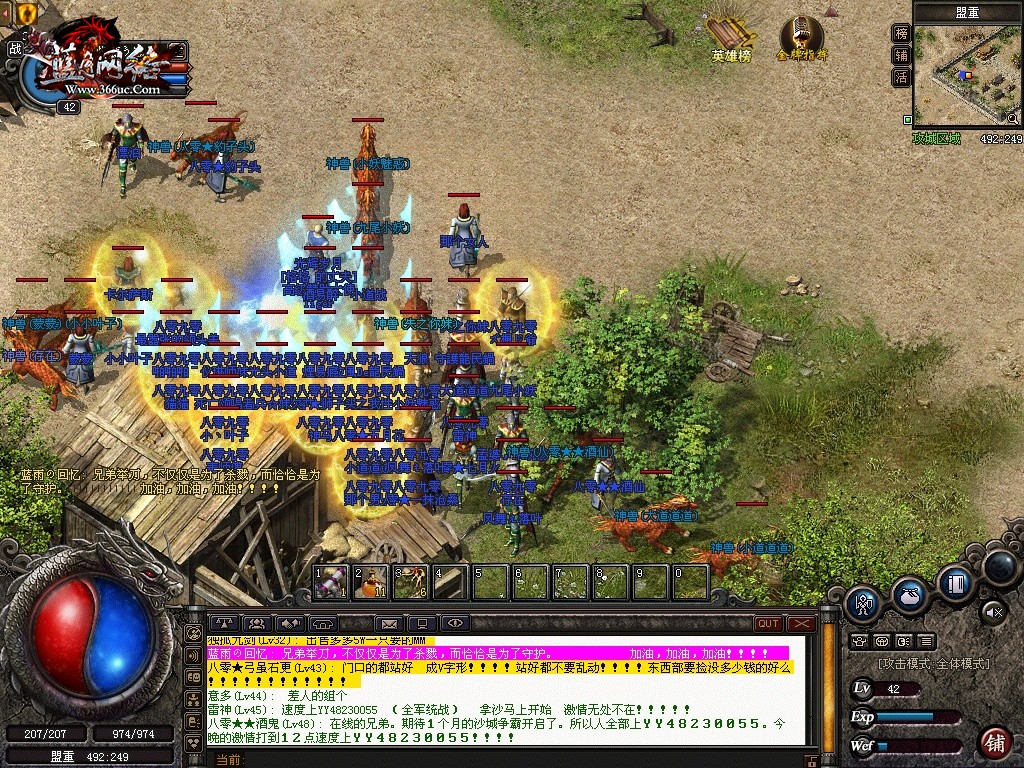The width and height of the screenshot is (1024, 768).
Task: Open the minimap view
Action: point(965,75)
